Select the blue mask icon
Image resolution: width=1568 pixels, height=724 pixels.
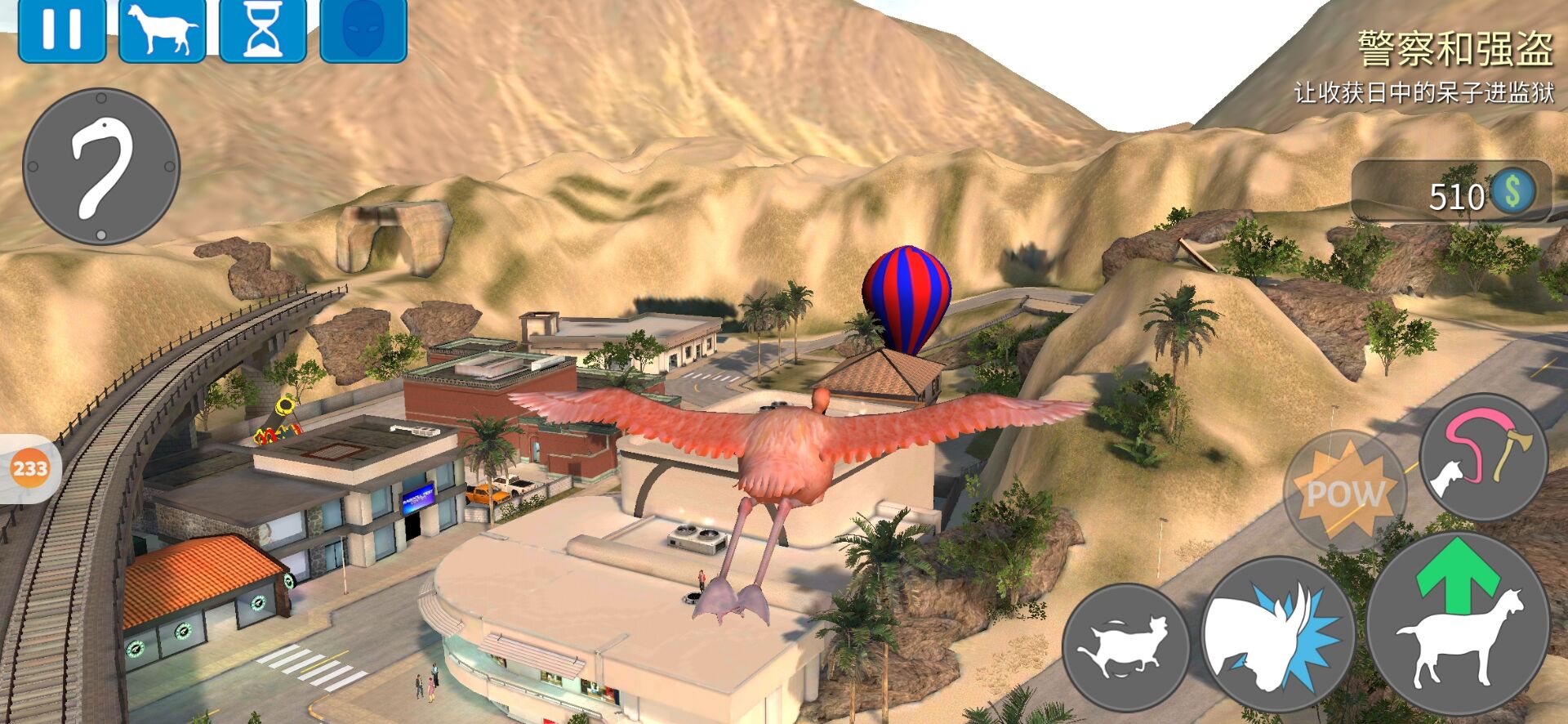(x=363, y=30)
